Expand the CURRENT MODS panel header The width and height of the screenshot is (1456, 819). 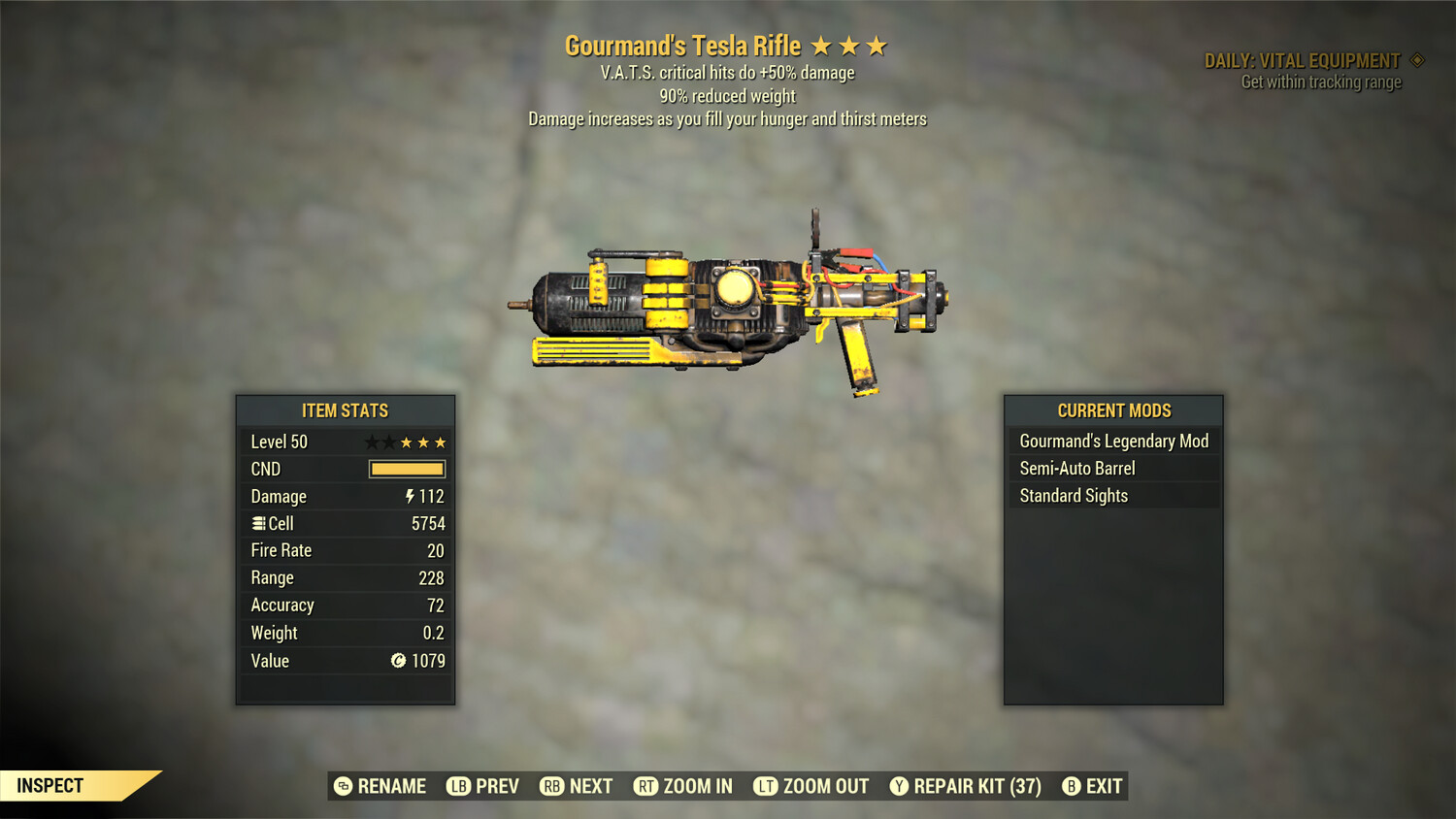(x=1113, y=410)
